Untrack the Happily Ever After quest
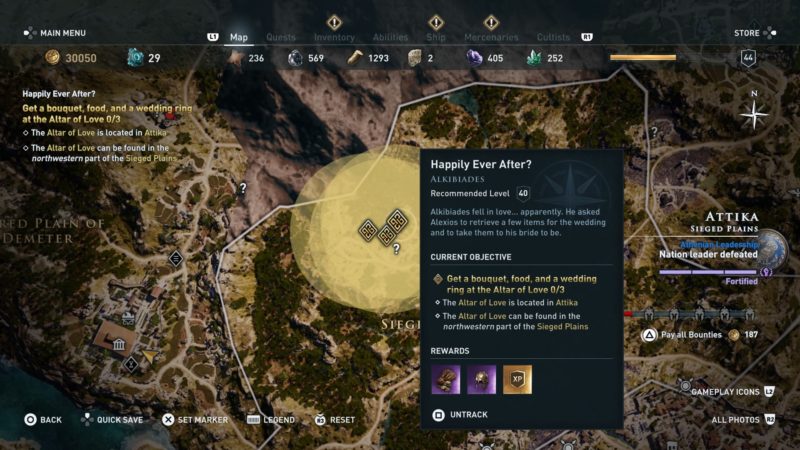The image size is (800, 450). (x=470, y=414)
